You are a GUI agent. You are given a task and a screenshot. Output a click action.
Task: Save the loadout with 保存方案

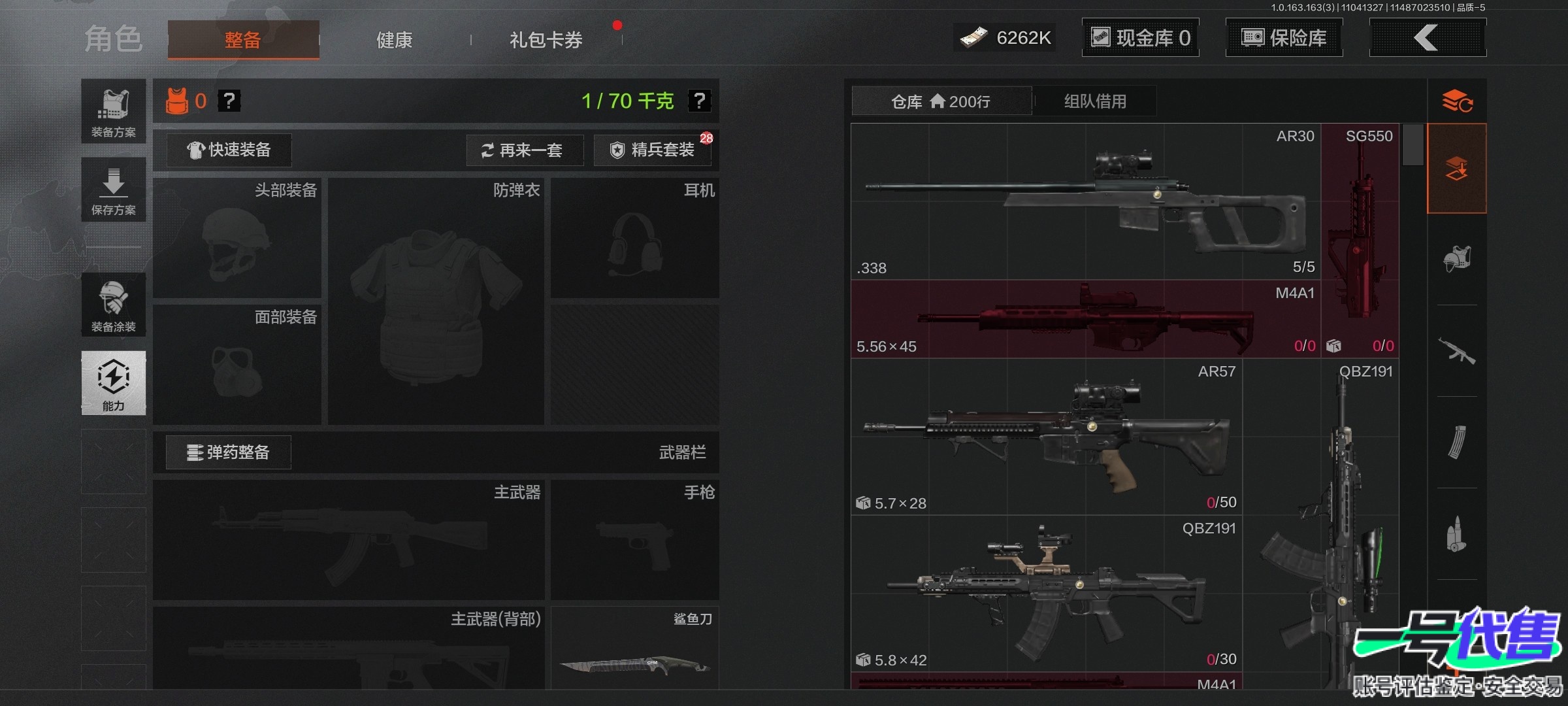tap(114, 190)
